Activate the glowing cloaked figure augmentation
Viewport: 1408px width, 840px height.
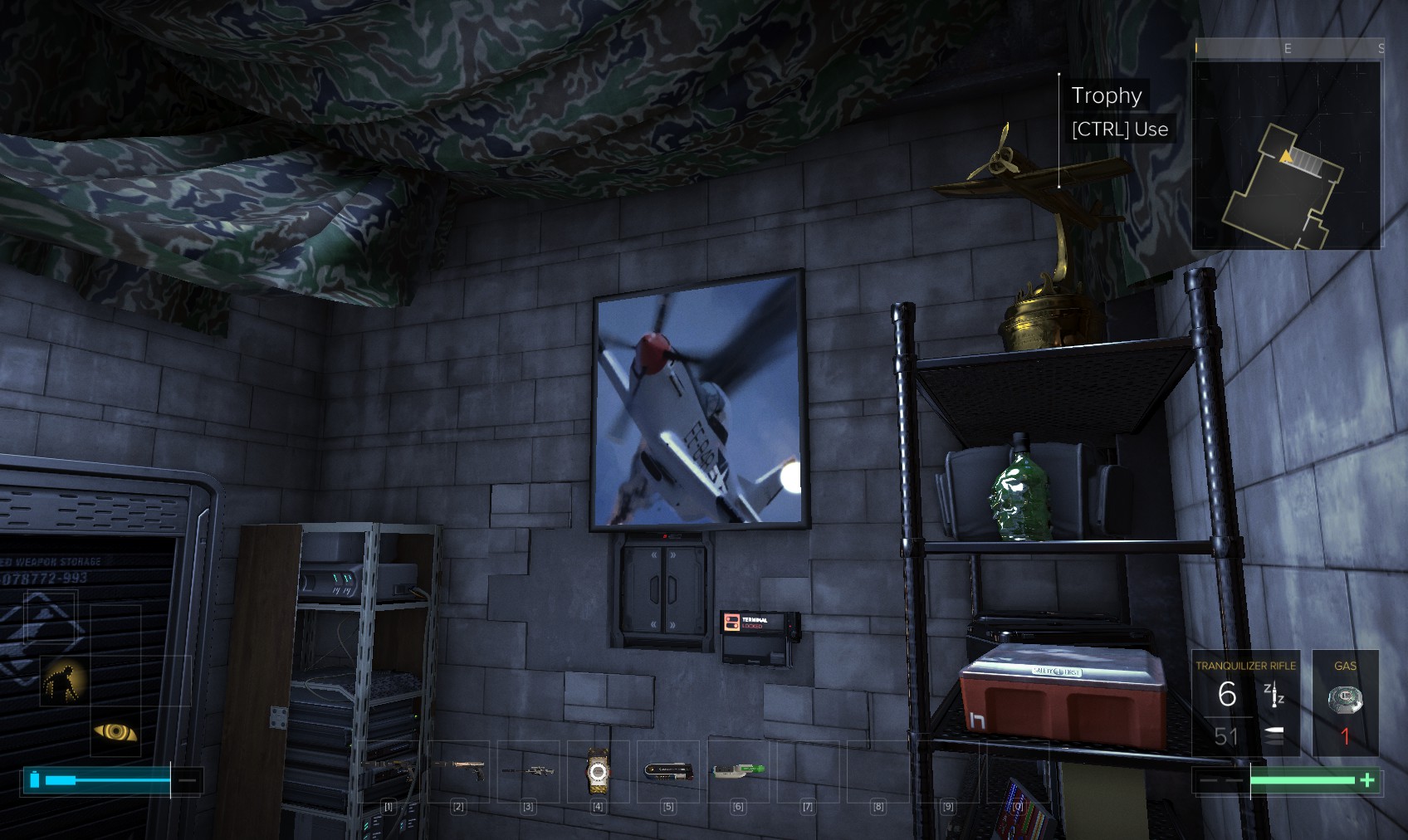coord(65,680)
